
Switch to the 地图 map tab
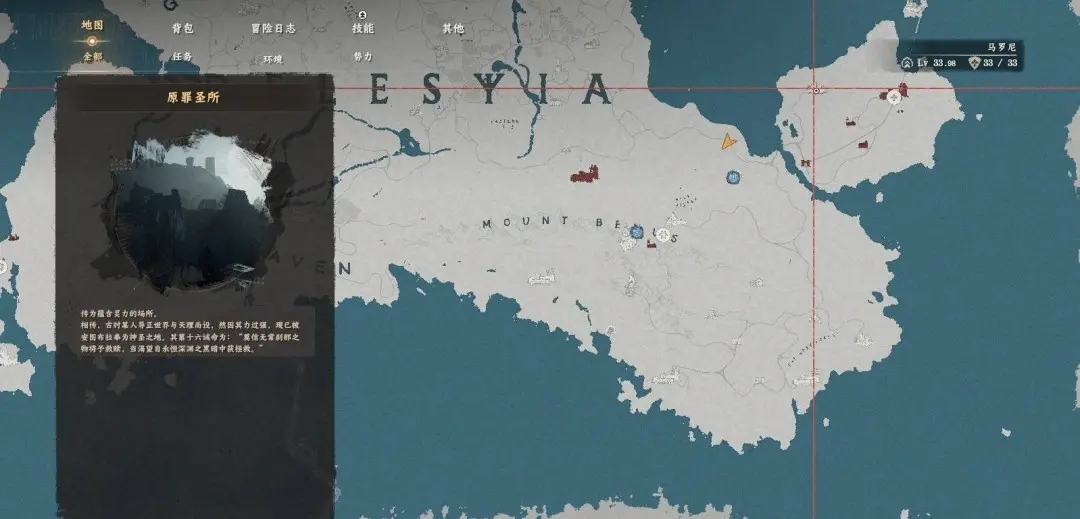[x=92, y=24]
